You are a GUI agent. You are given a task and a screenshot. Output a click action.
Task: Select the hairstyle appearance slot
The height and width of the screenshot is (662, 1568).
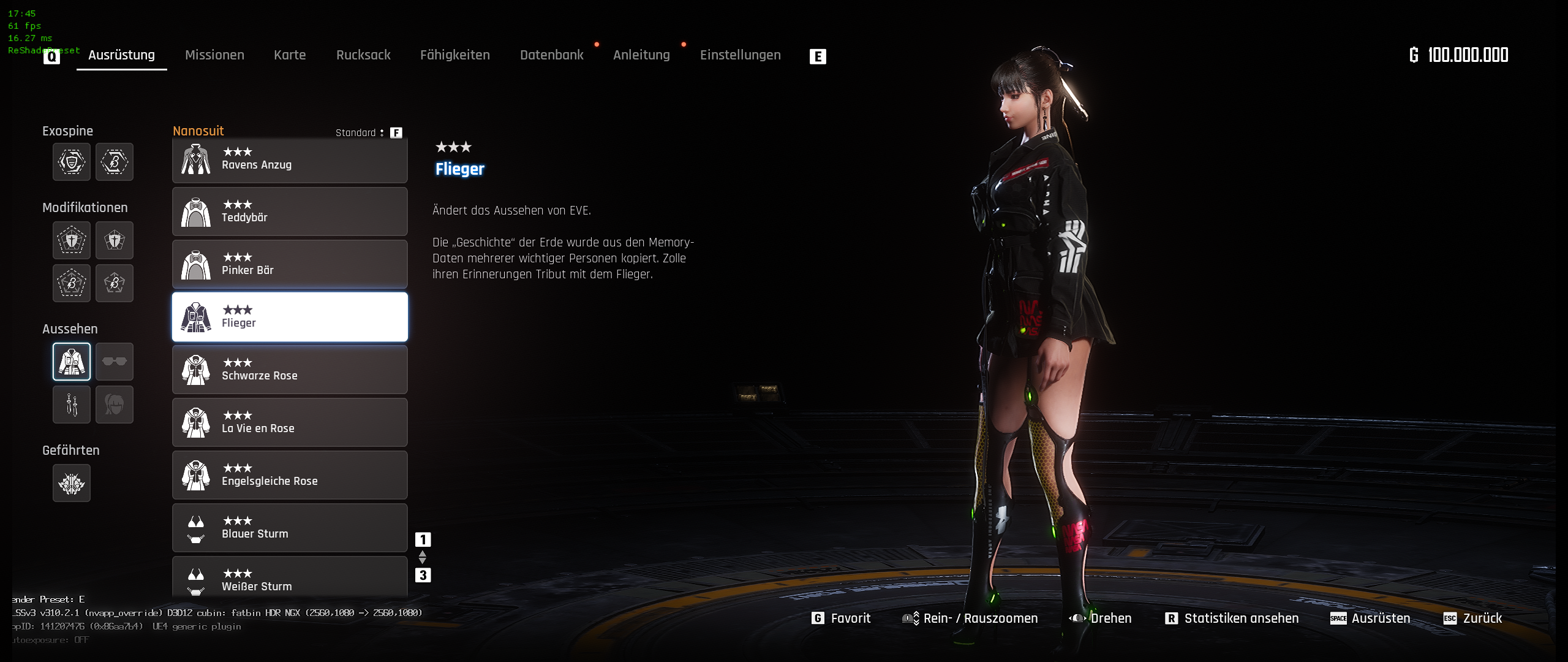115,405
